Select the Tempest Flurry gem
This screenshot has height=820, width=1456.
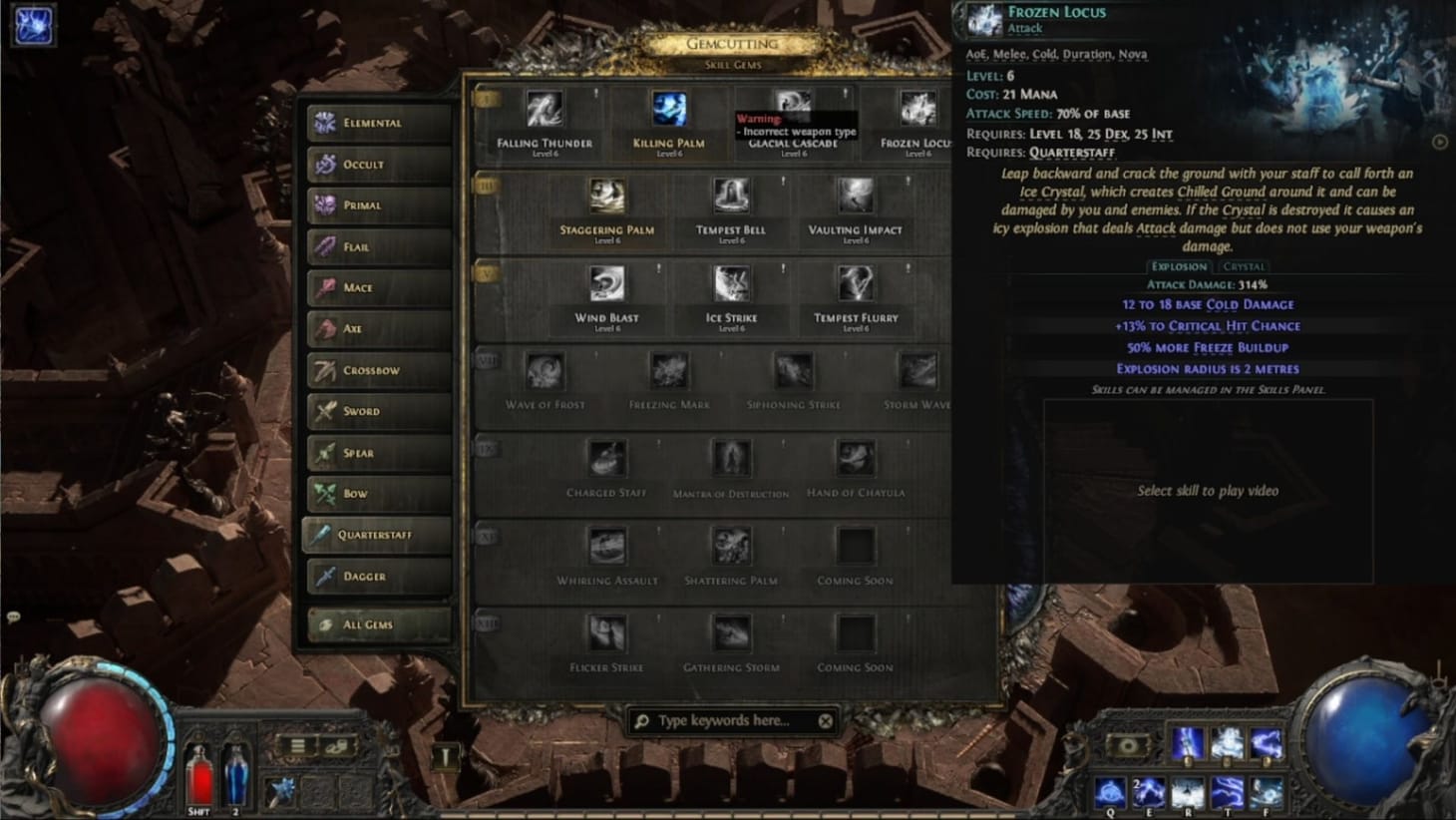pos(855,283)
